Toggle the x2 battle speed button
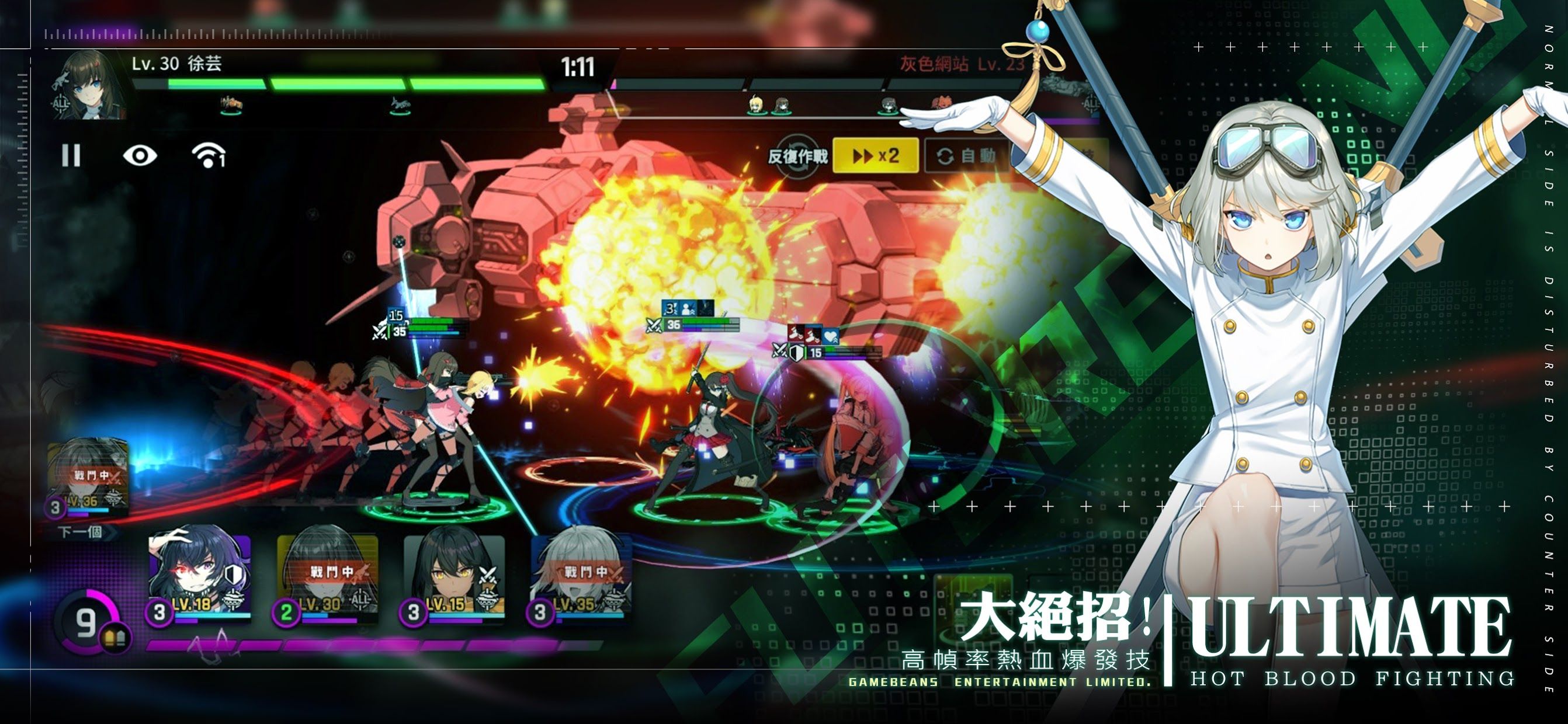 click(x=875, y=156)
